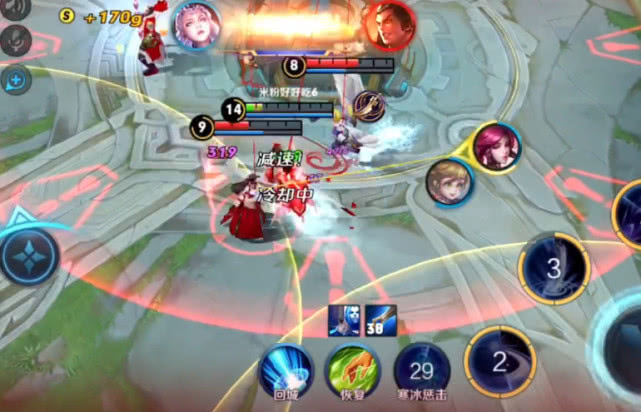The height and width of the screenshot is (412, 641).
Task: Target the red-haired enemy hero portrait
Action: [x=496, y=147]
